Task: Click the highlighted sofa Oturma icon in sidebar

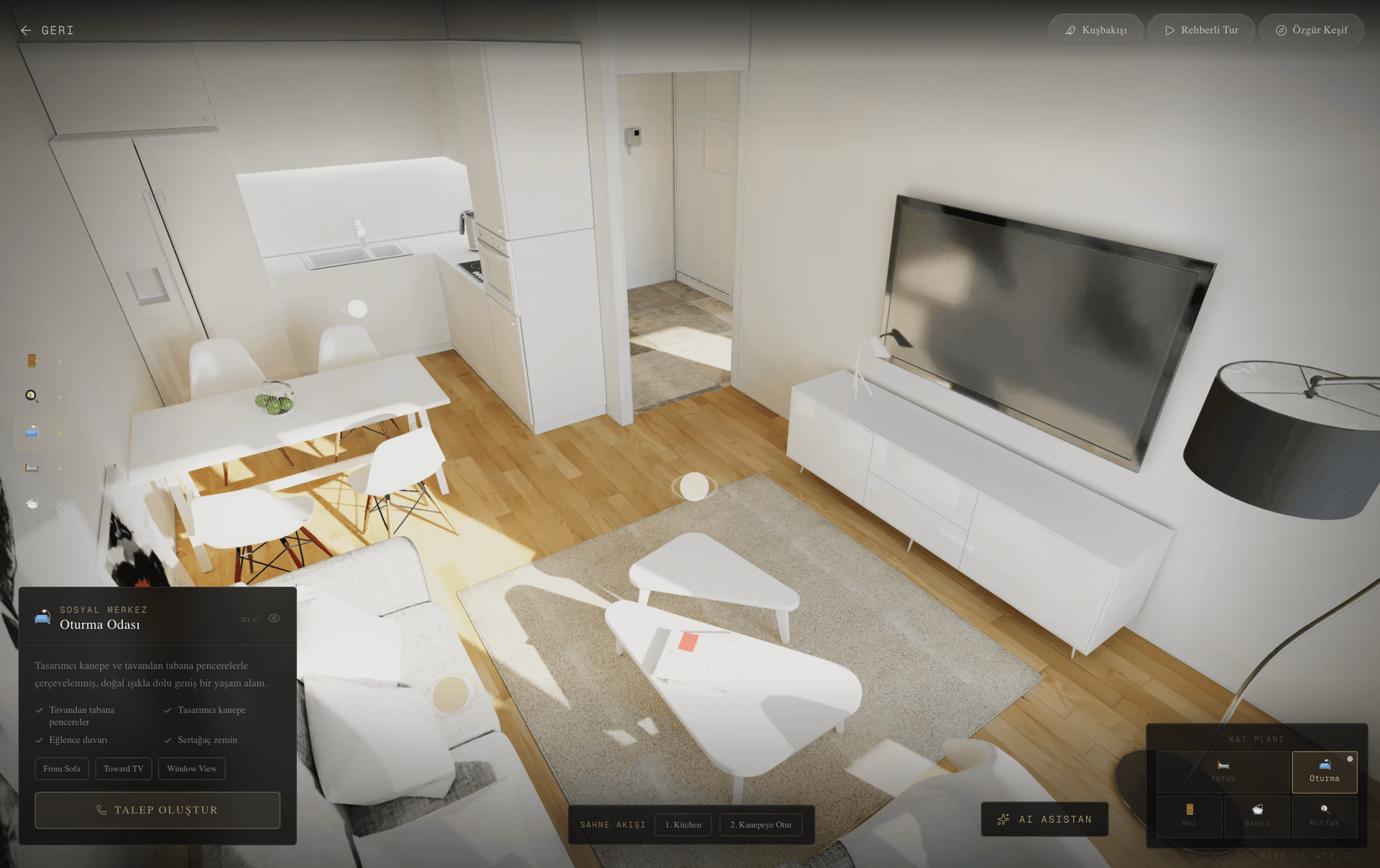Action: tap(32, 432)
